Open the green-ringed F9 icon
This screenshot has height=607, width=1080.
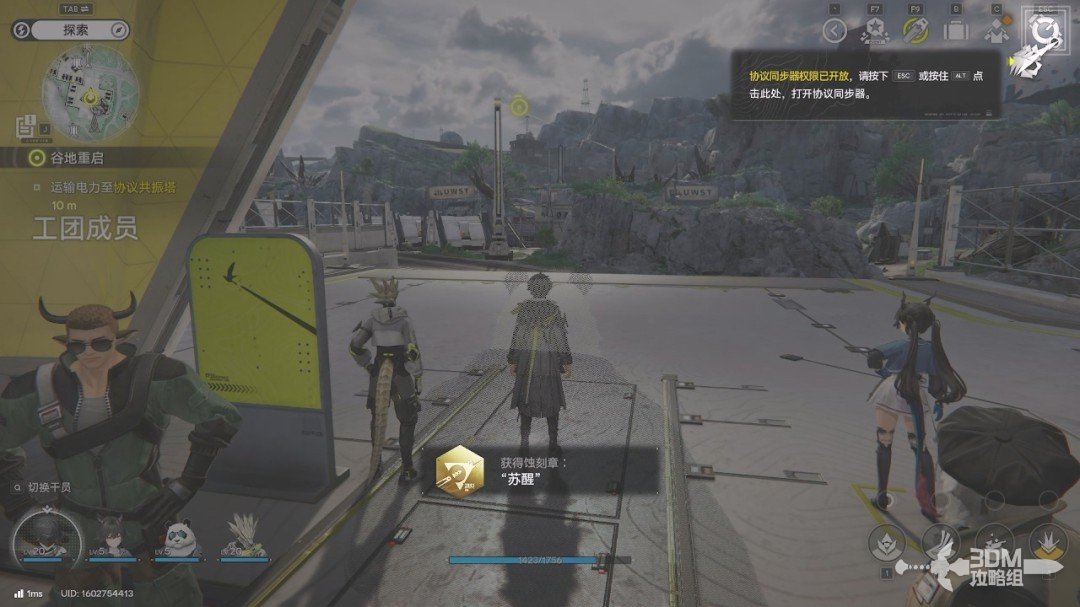point(915,31)
